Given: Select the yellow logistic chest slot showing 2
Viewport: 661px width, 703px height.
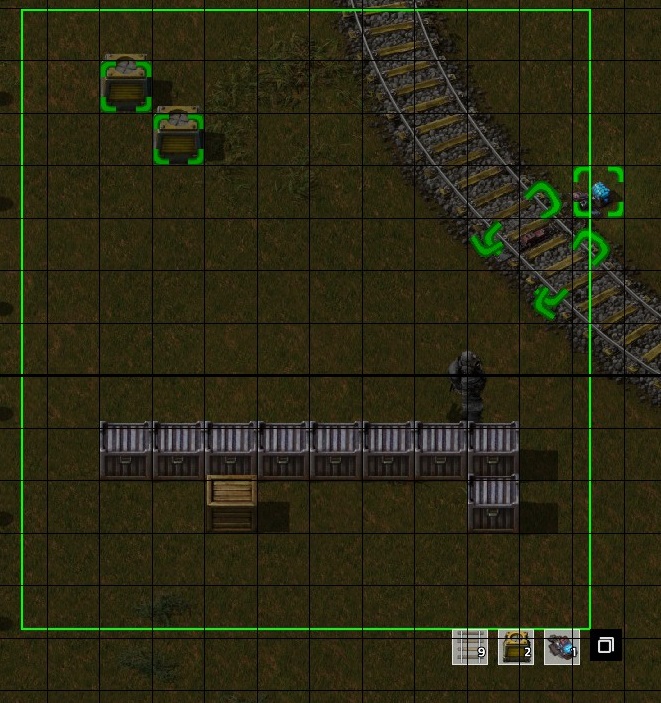Looking at the screenshot, I should 516,646.
